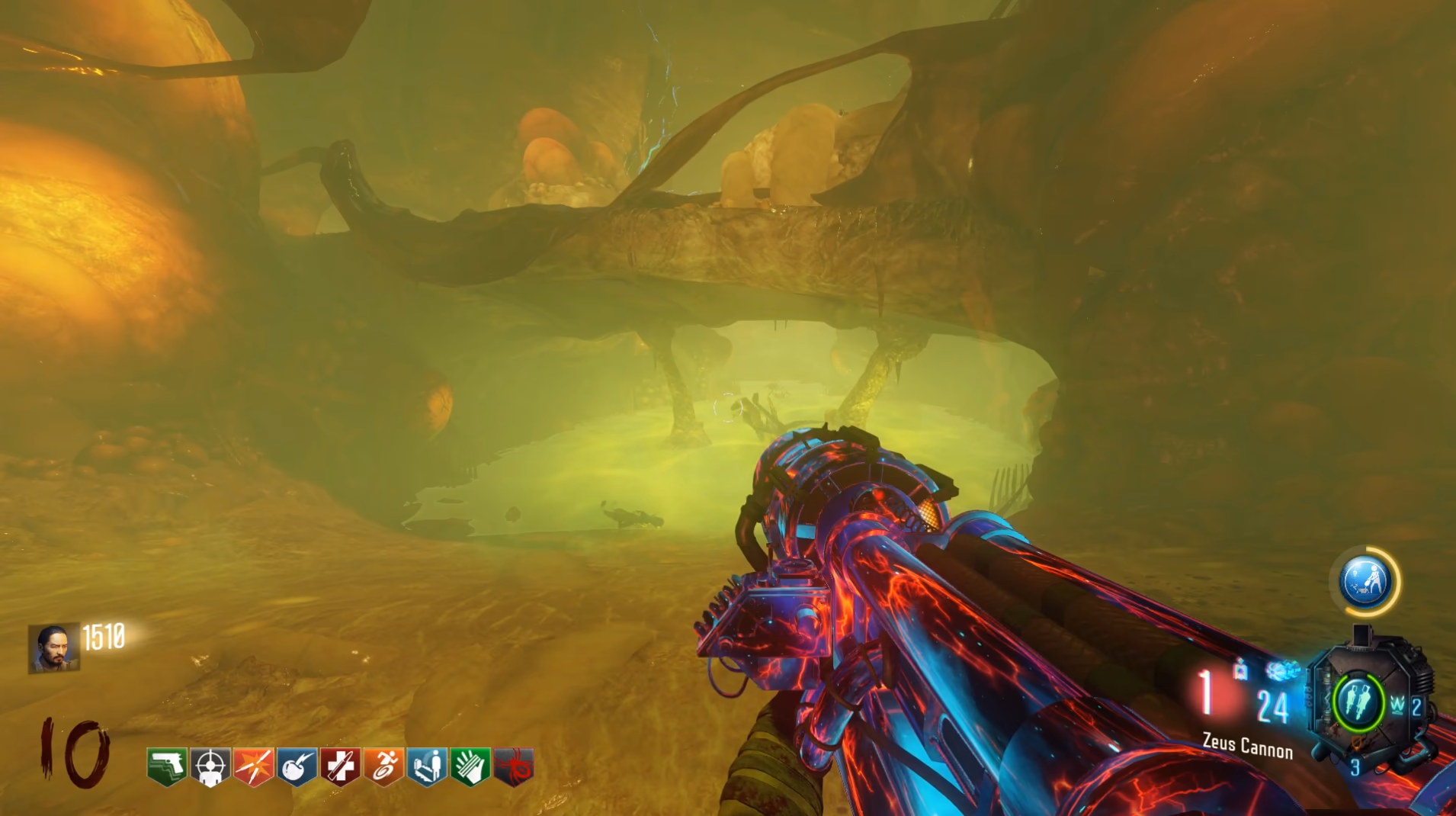Click the red cross bullet perk icon
Screen dimensions: 1456x816
[340, 766]
